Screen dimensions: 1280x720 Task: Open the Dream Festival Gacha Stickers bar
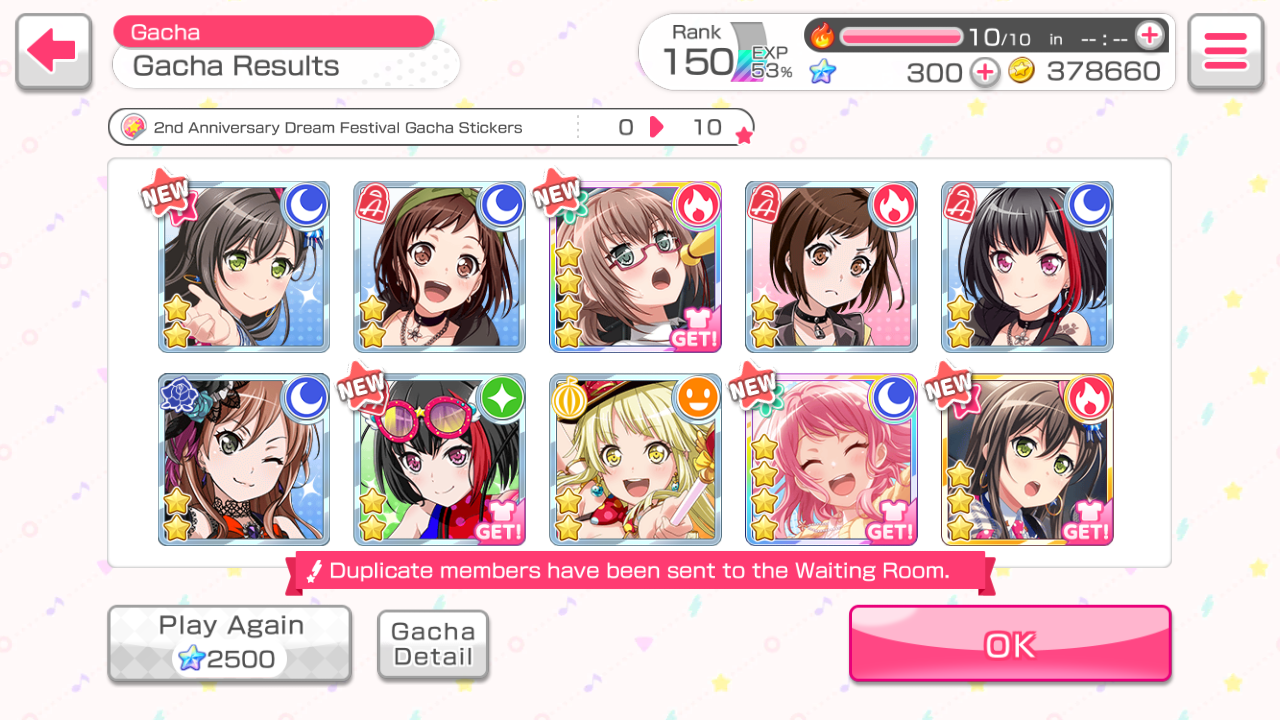coord(430,128)
